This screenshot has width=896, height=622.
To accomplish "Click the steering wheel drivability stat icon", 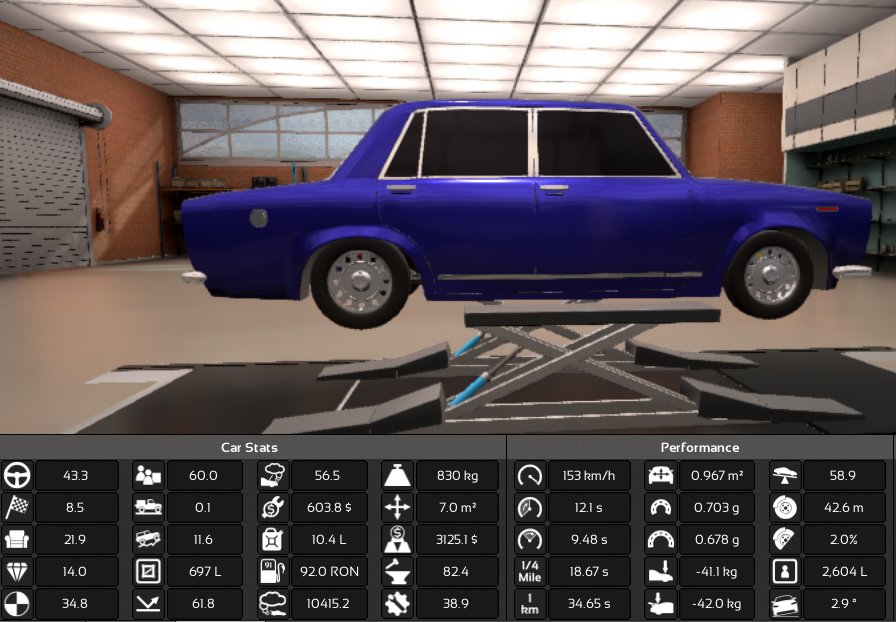I will point(17,476).
